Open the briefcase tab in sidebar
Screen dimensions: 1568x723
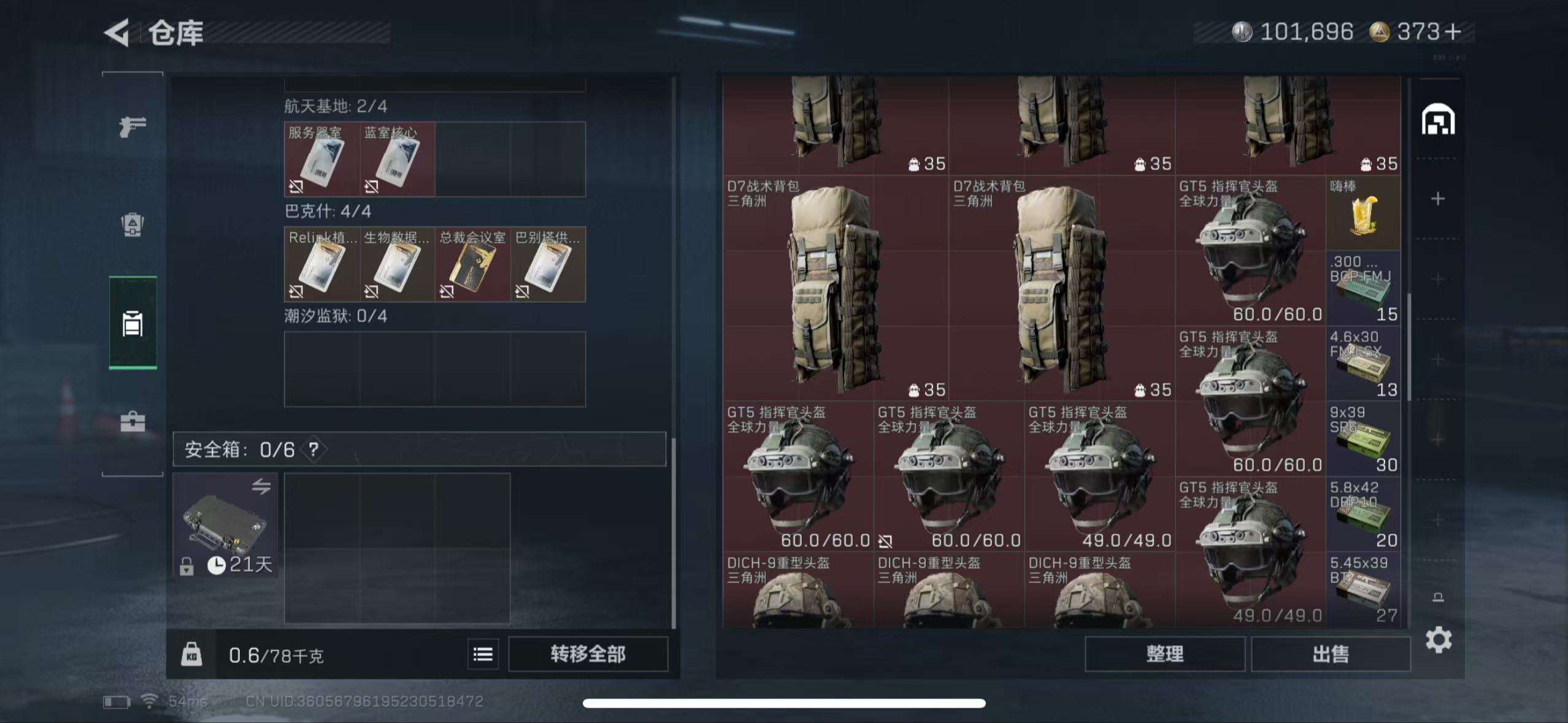tap(133, 422)
